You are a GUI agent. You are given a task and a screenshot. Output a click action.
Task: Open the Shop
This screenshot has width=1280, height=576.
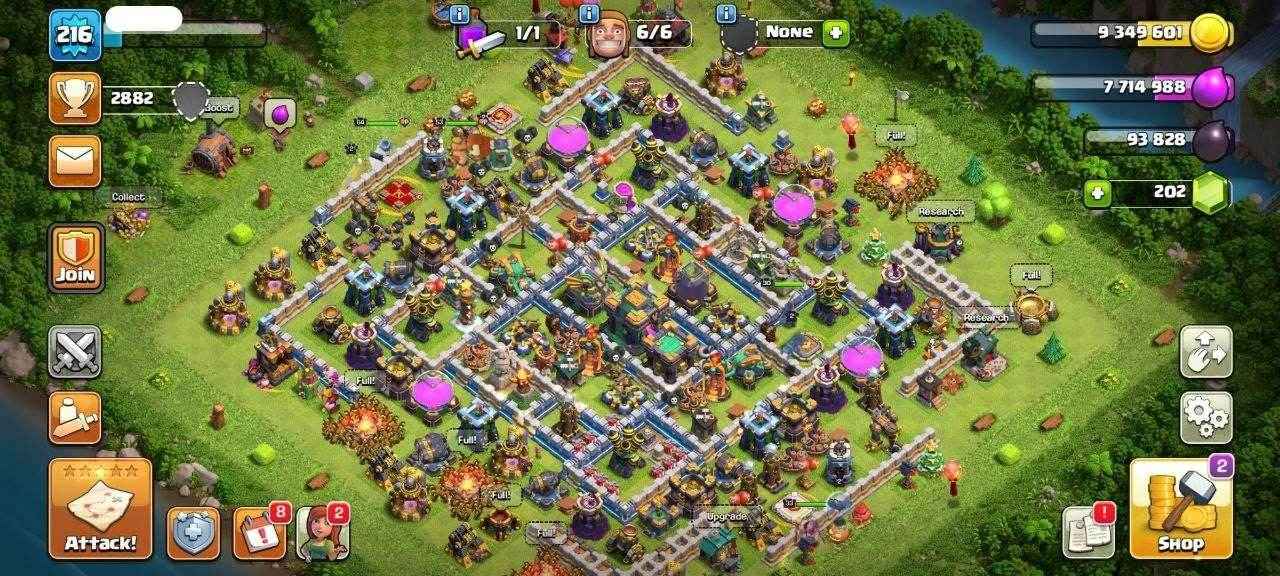coord(1180,509)
